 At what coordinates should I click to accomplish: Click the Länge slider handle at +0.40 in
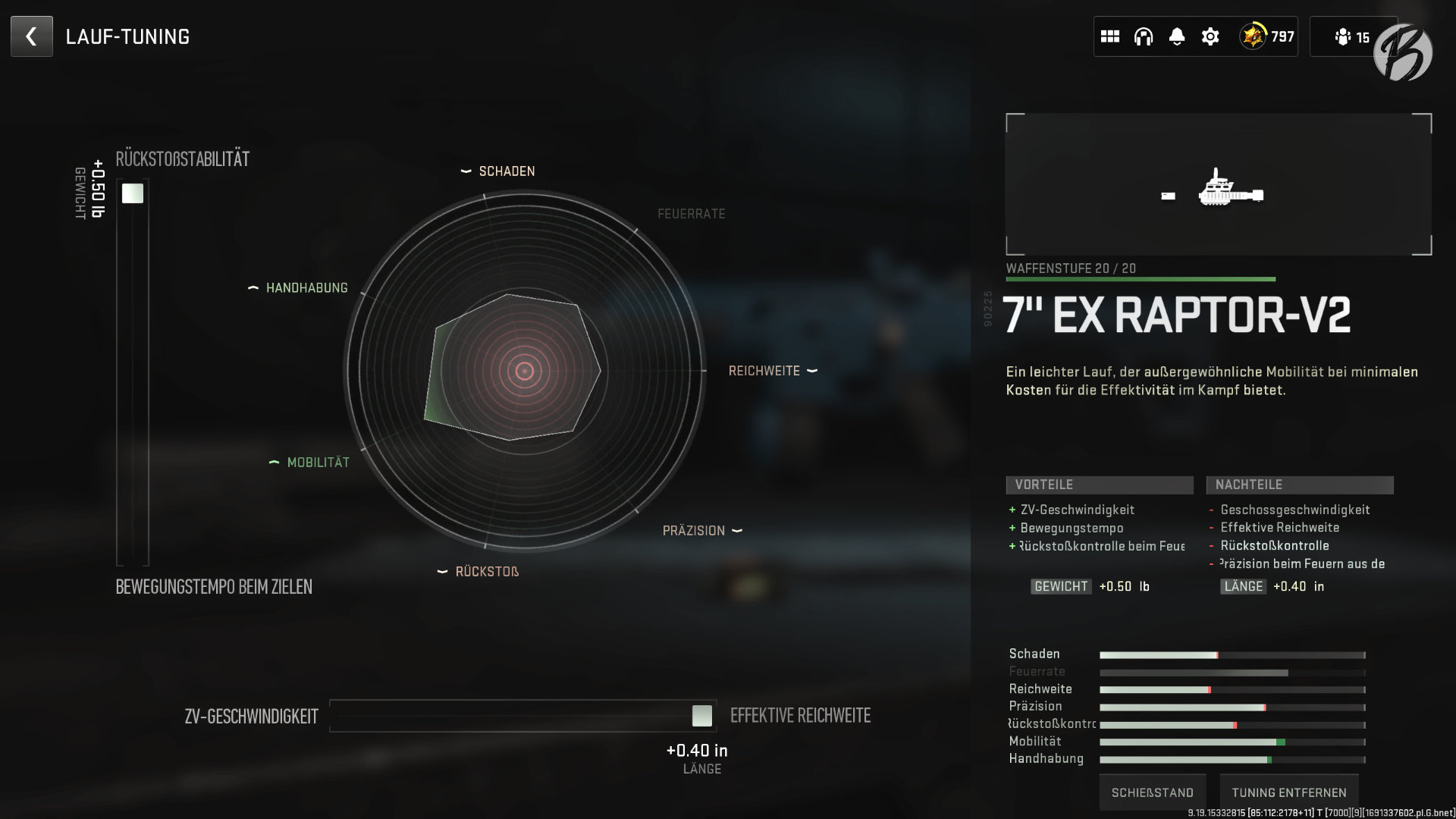tap(702, 714)
